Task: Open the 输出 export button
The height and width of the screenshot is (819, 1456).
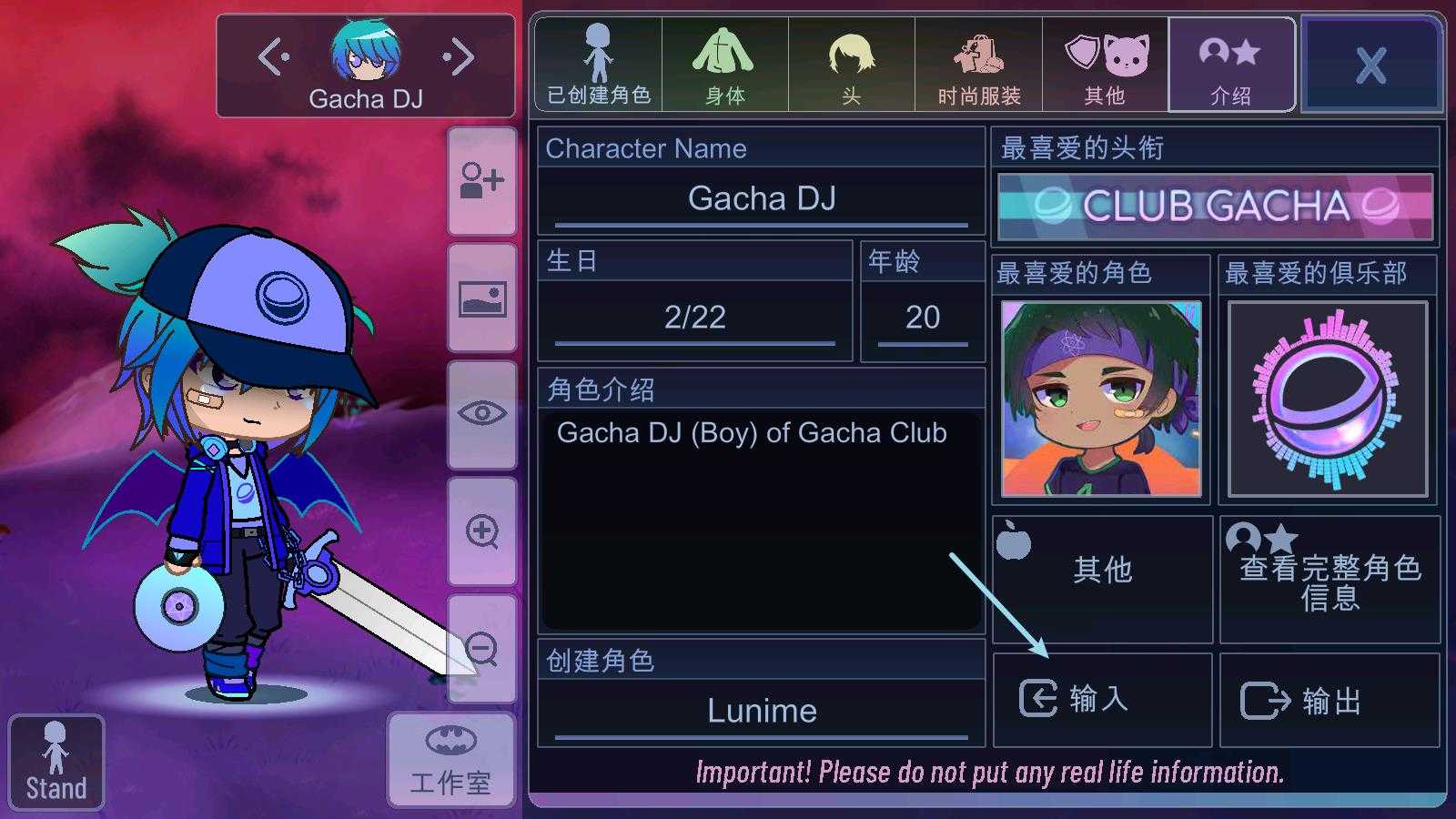Action: coord(1330,701)
